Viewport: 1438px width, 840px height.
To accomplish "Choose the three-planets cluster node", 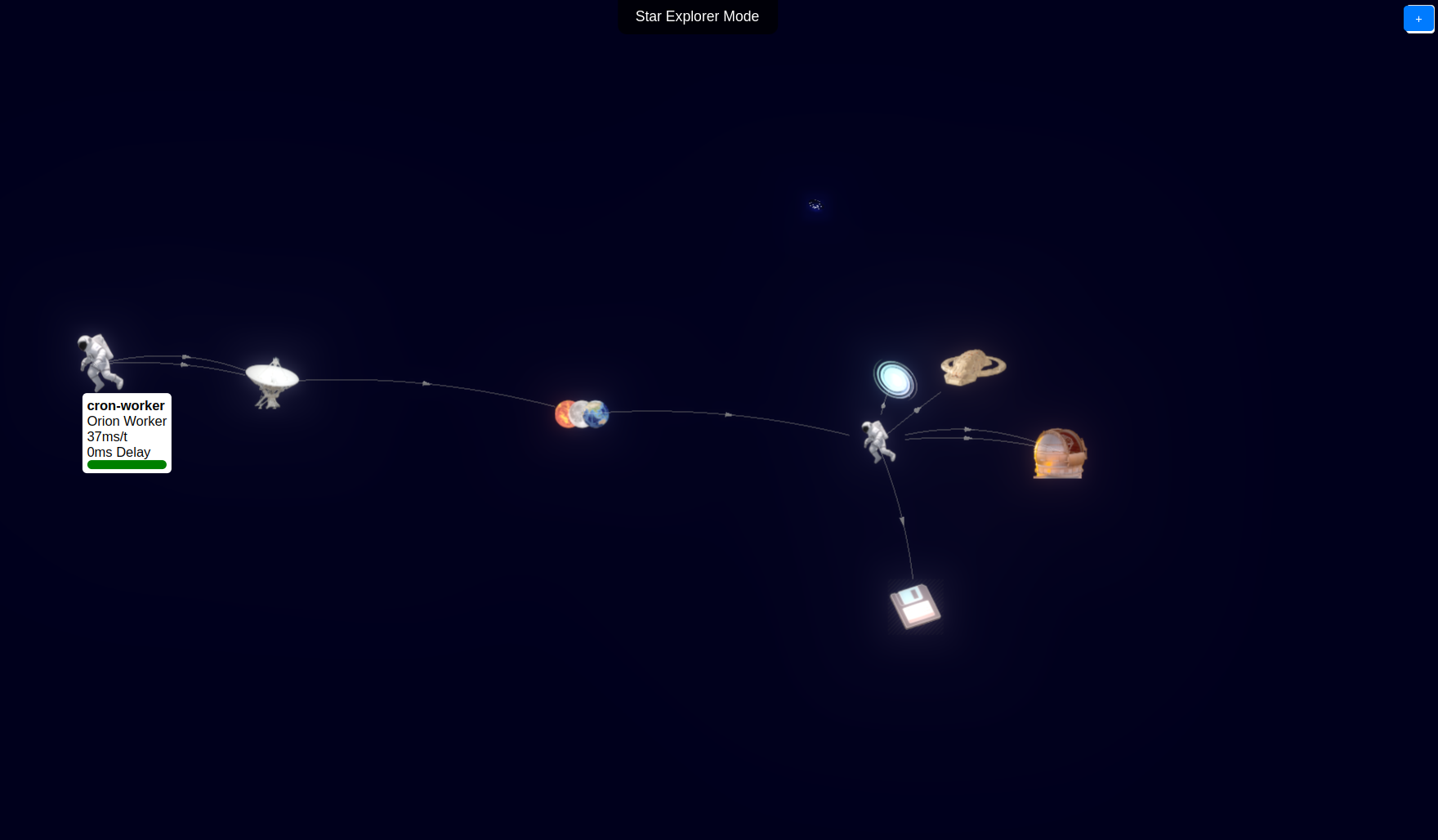I will pos(582,413).
